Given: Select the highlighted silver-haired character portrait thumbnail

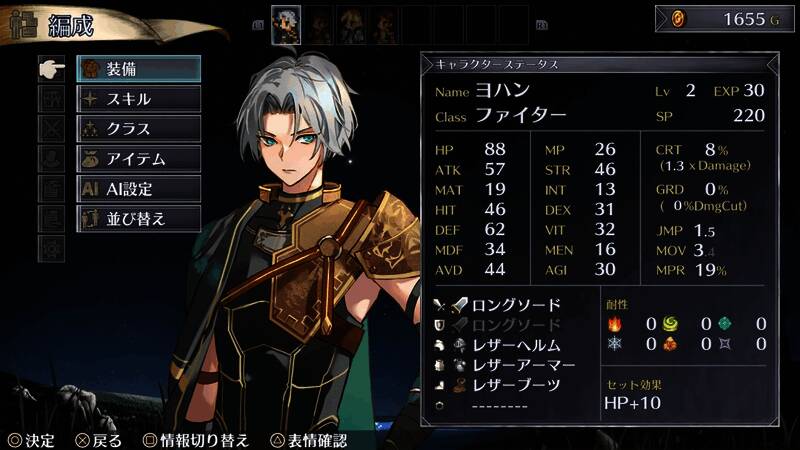Looking at the screenshot, I should tap(287, 22).
